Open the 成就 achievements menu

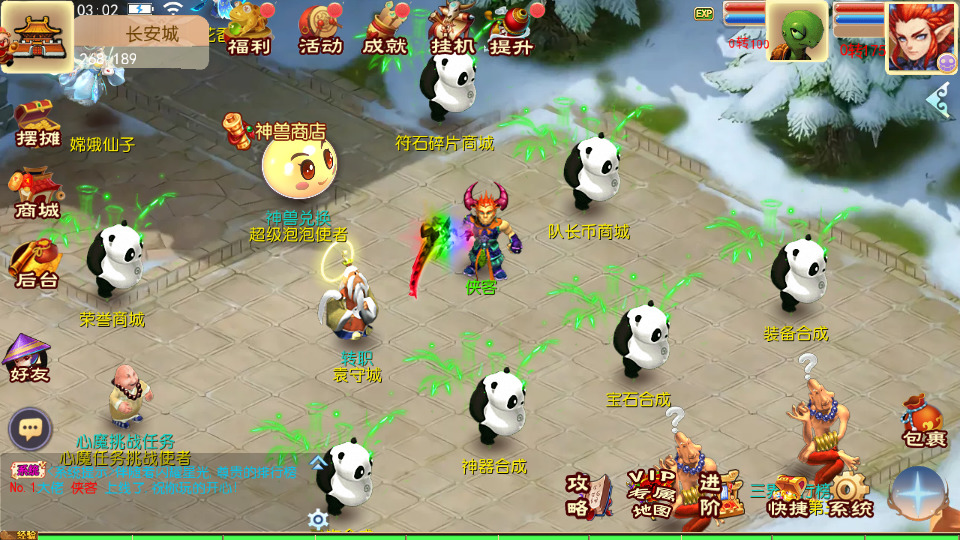coord(385,30)
